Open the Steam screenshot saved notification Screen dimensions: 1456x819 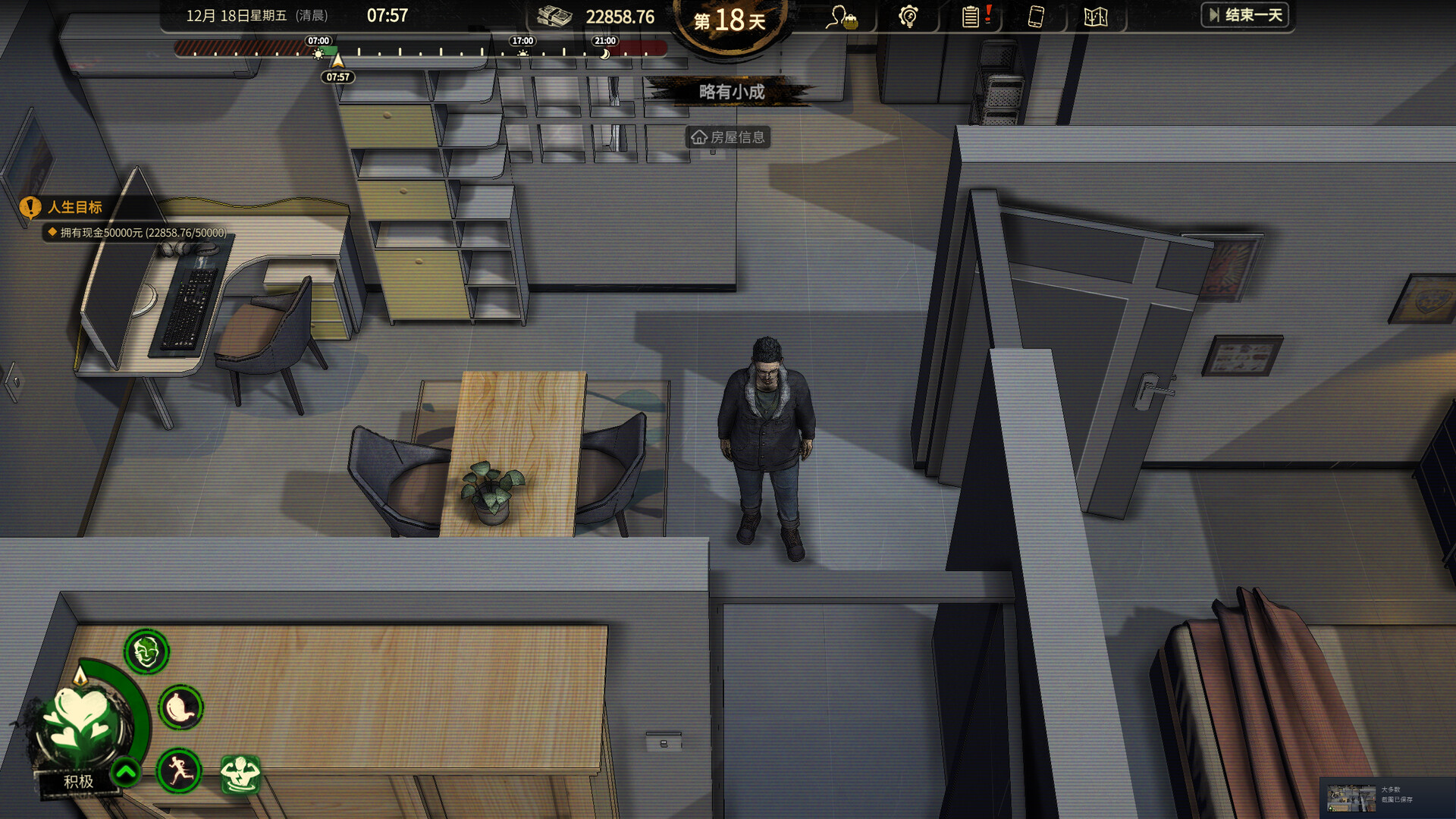(x=1386, y=798)
